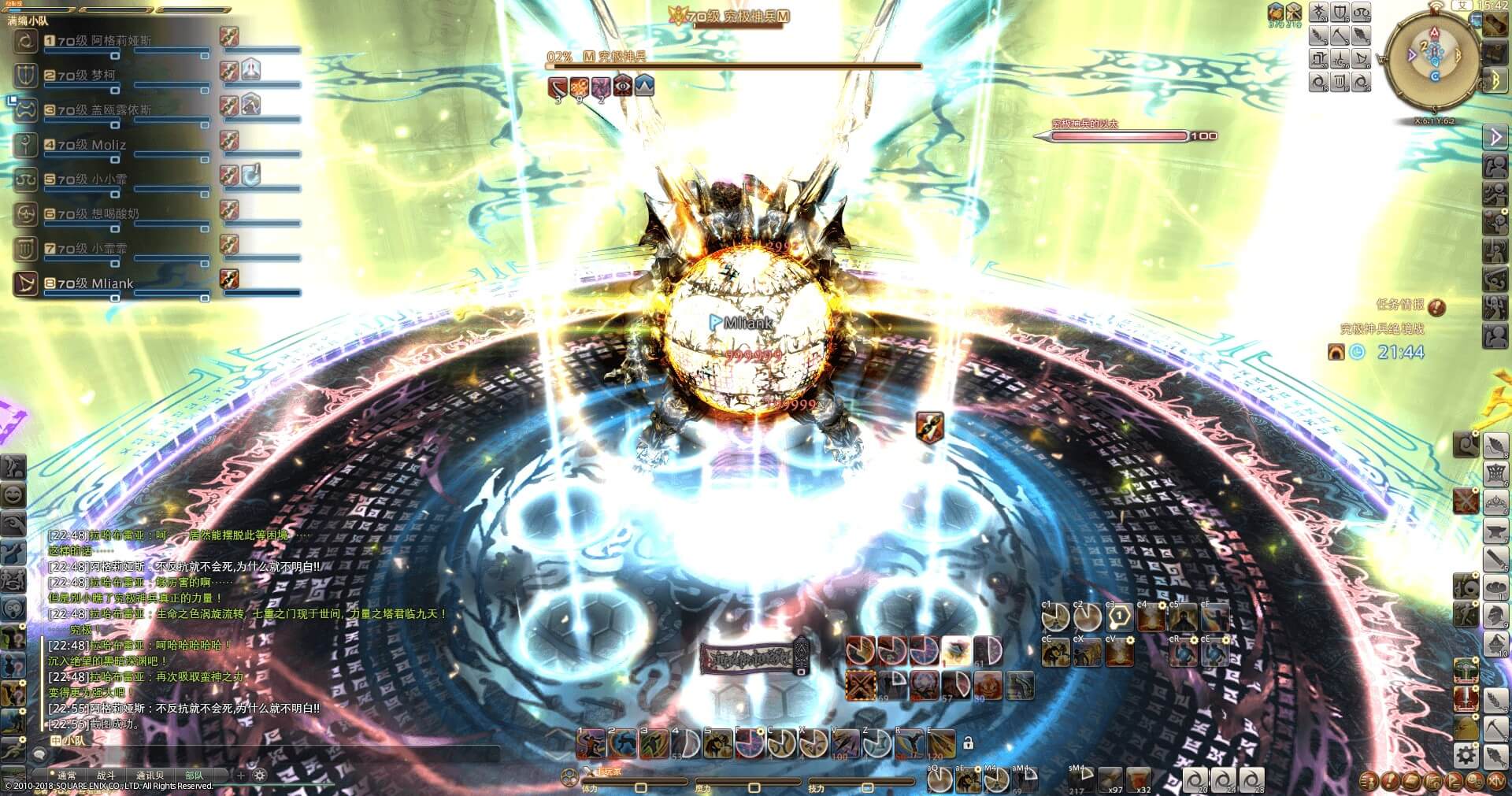
Task: Choose the shield job icon in job grid
Action: [1340, 13]
